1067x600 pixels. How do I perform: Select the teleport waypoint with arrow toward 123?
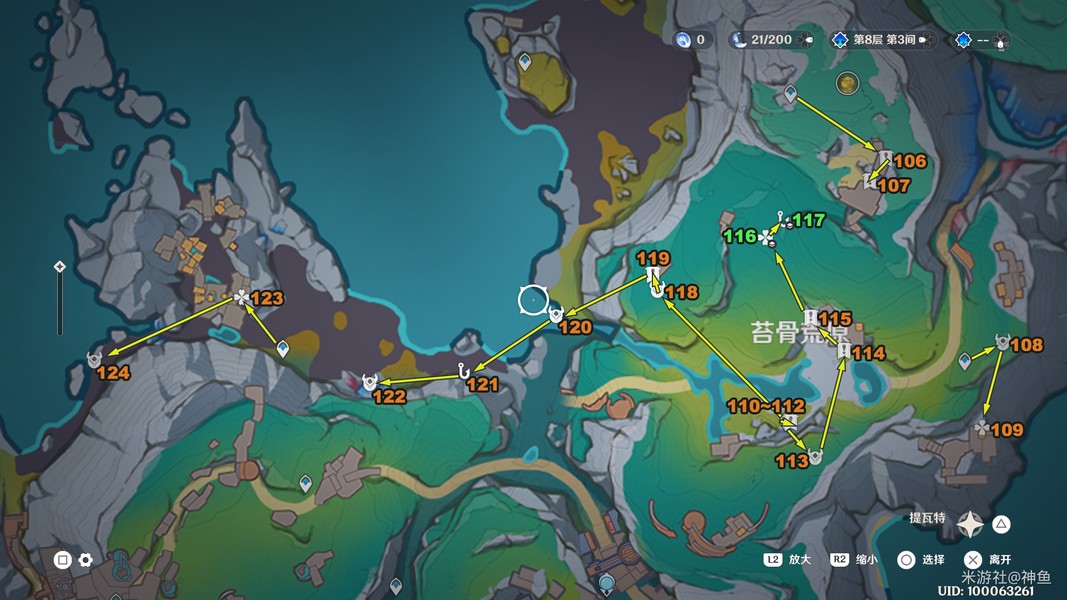click(x=283, y=348)
